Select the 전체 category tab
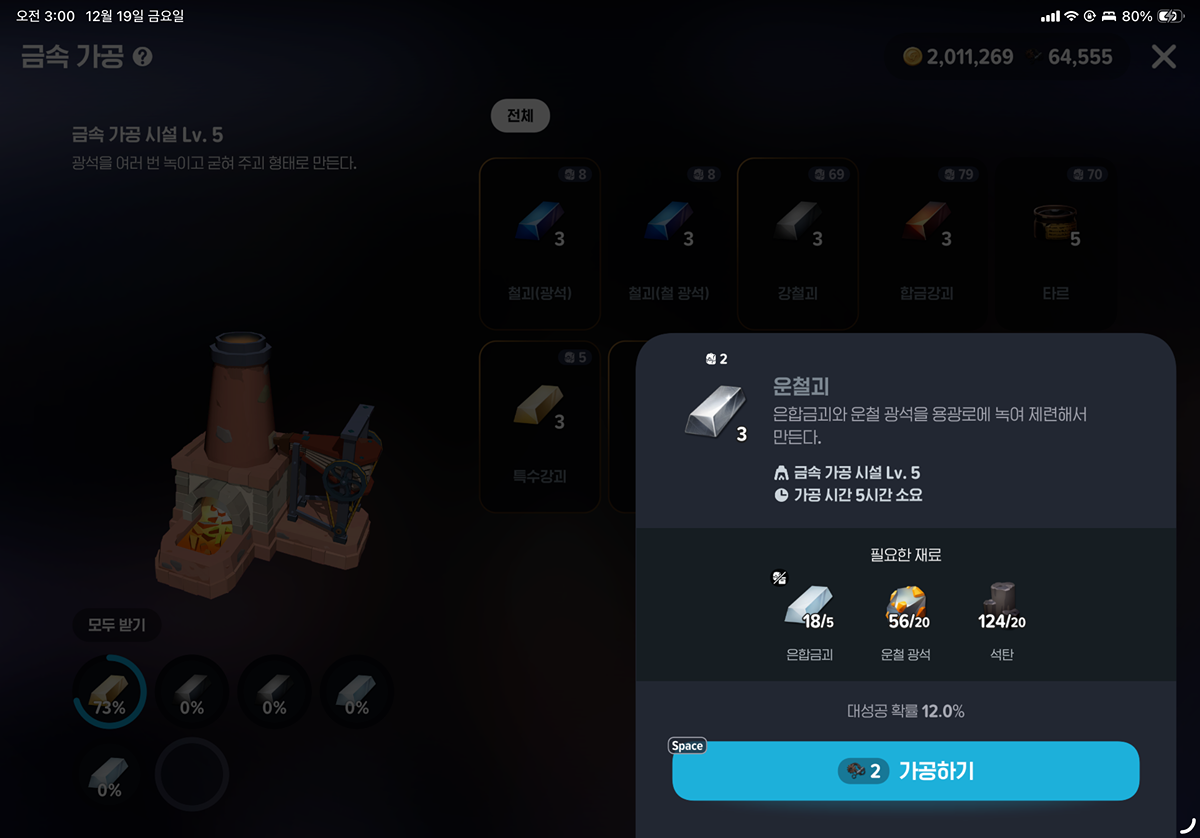Screen dimensions: 1200x838 [520, 116]
